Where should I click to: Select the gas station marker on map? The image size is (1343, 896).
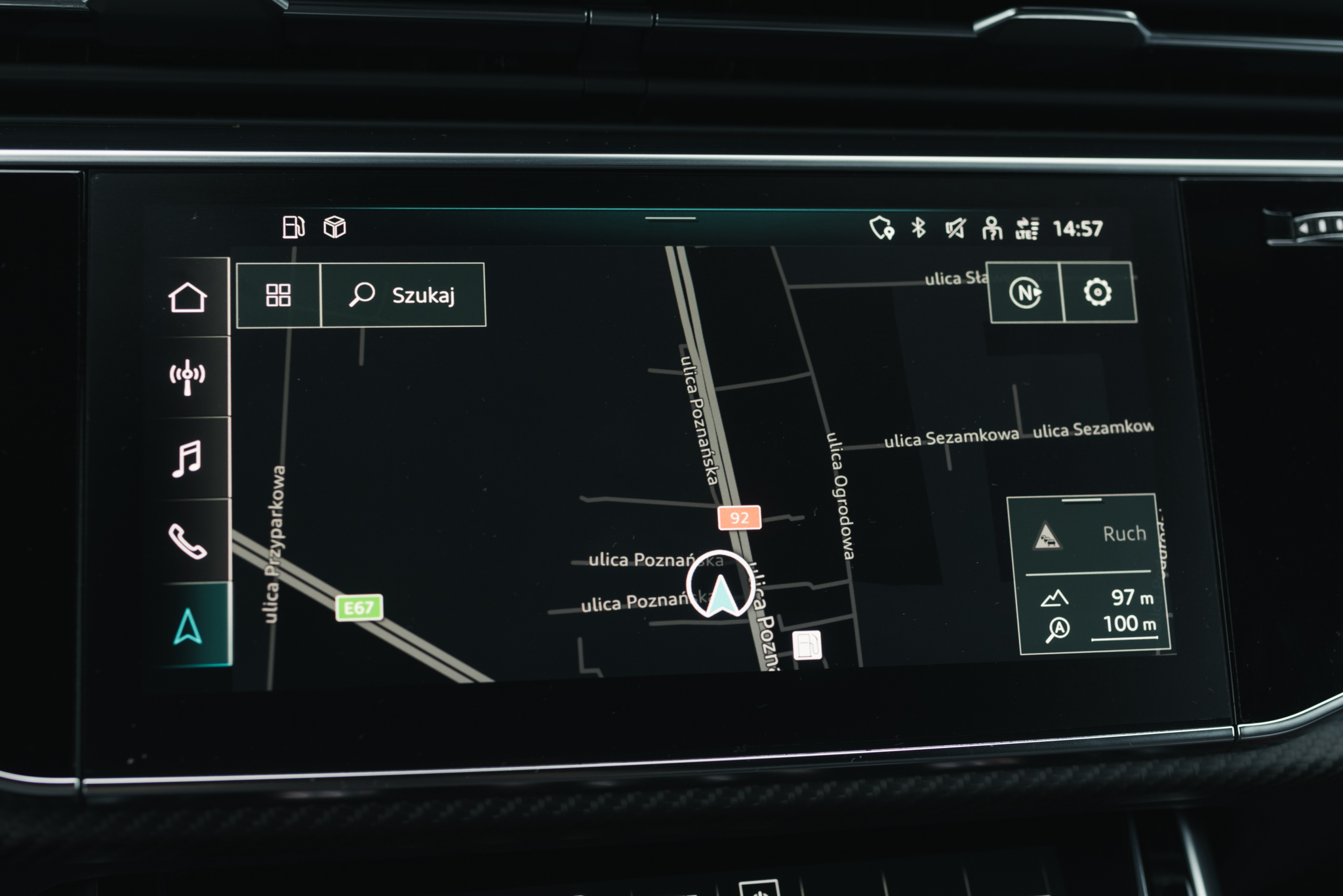pyautogui.click(x=807, y=645)
